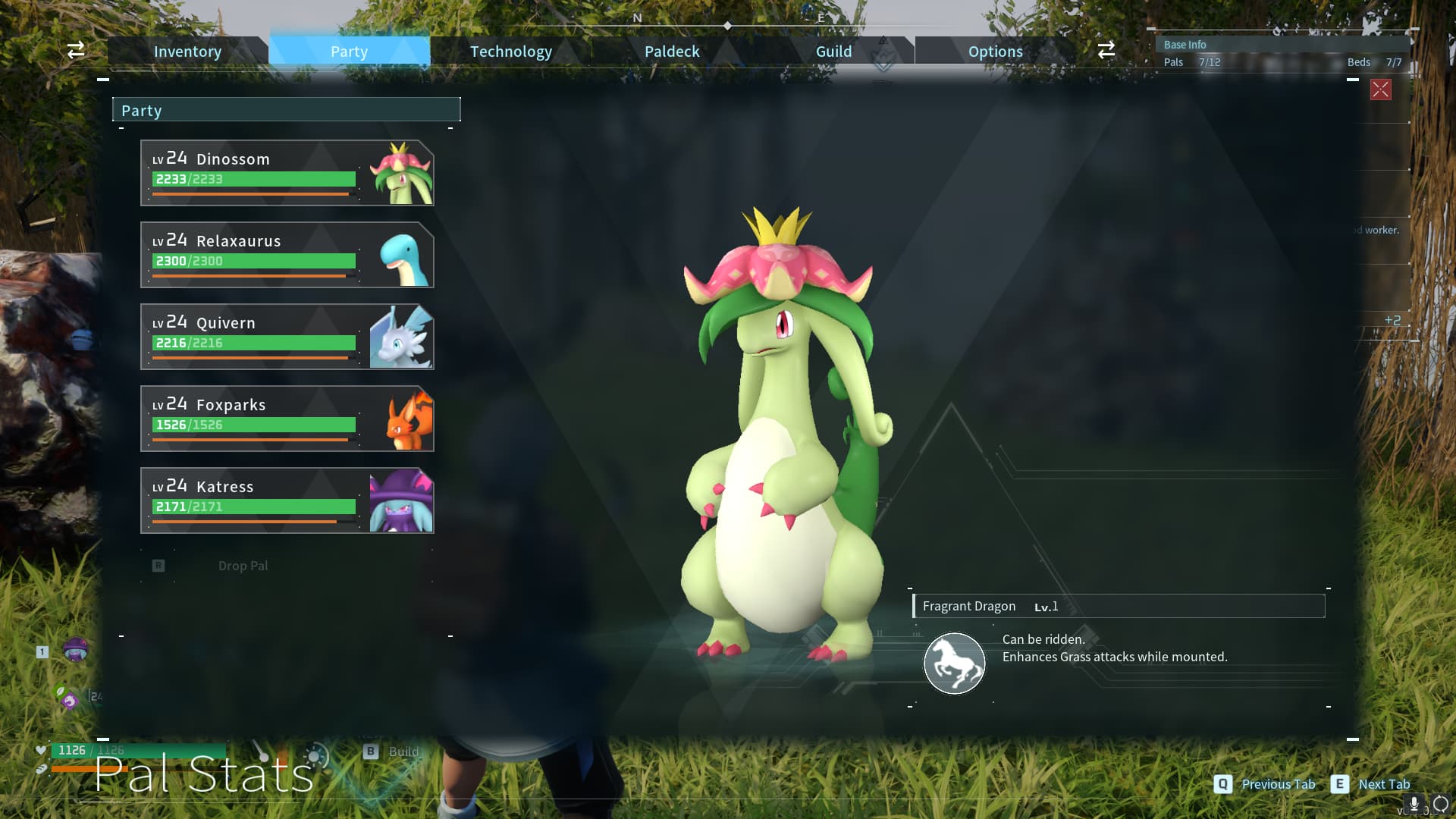Image resolution: width=1456 pixels, height=819 pixels.
Task: Click the left tab-cycle arrows icon
Action: click(x=76, y=51)
